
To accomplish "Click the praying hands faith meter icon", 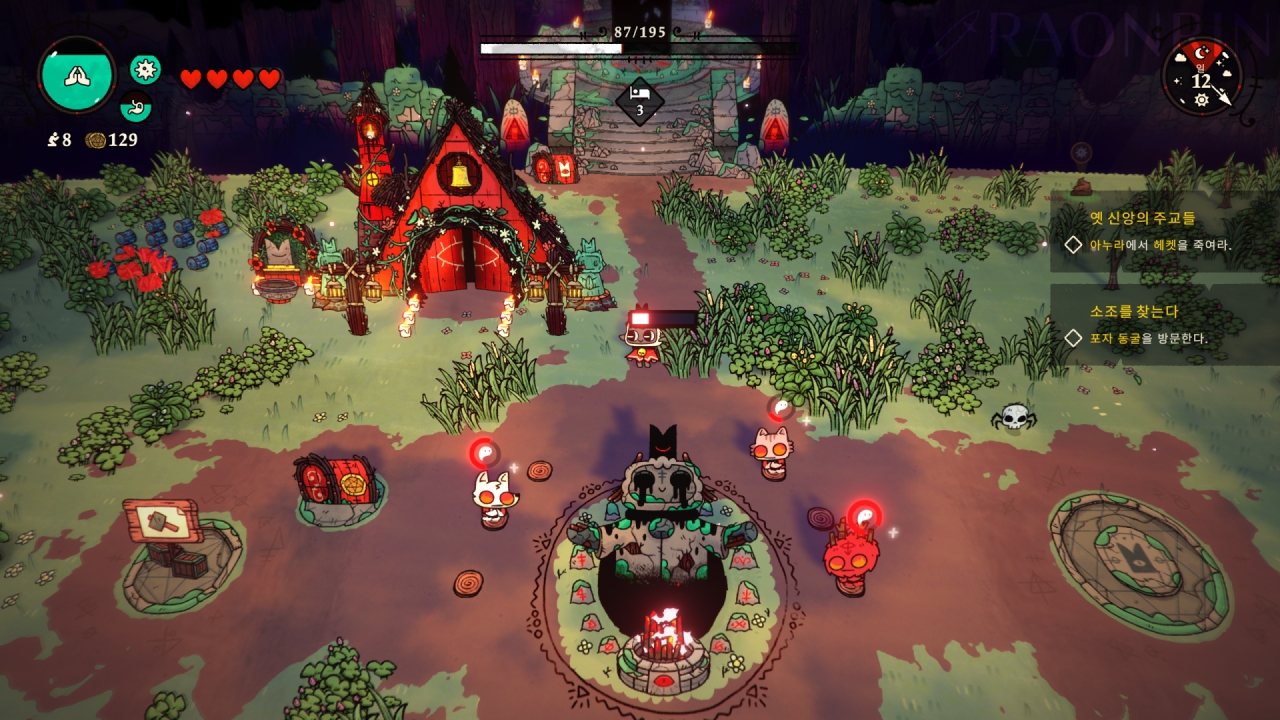I will click(77, 75).
